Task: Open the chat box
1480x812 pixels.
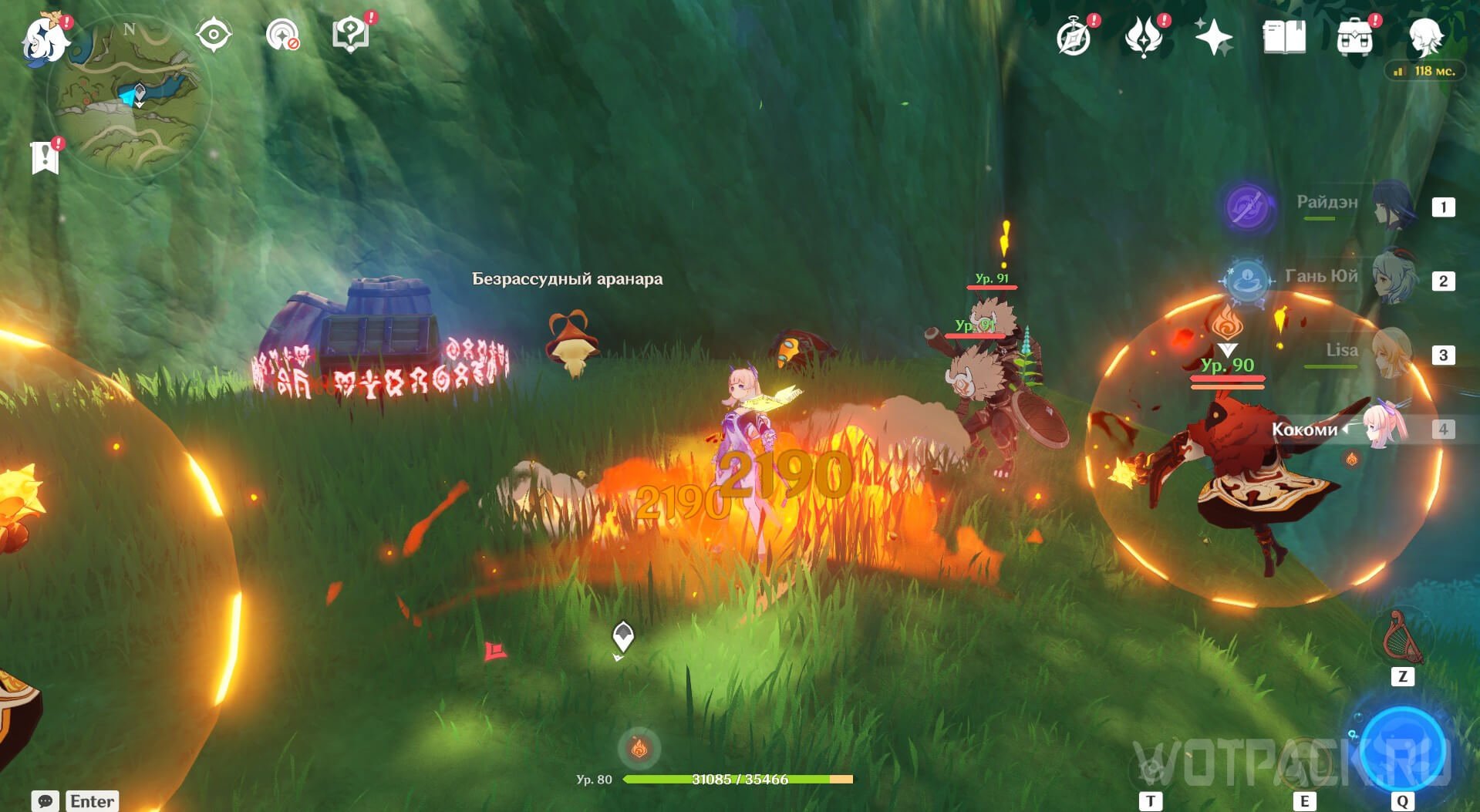Action: [x=46, y=800]
